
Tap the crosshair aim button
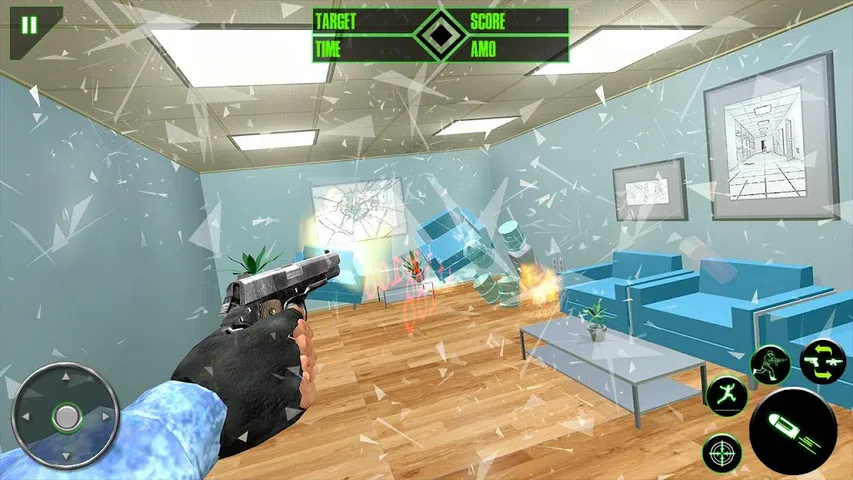coord(722,453)
